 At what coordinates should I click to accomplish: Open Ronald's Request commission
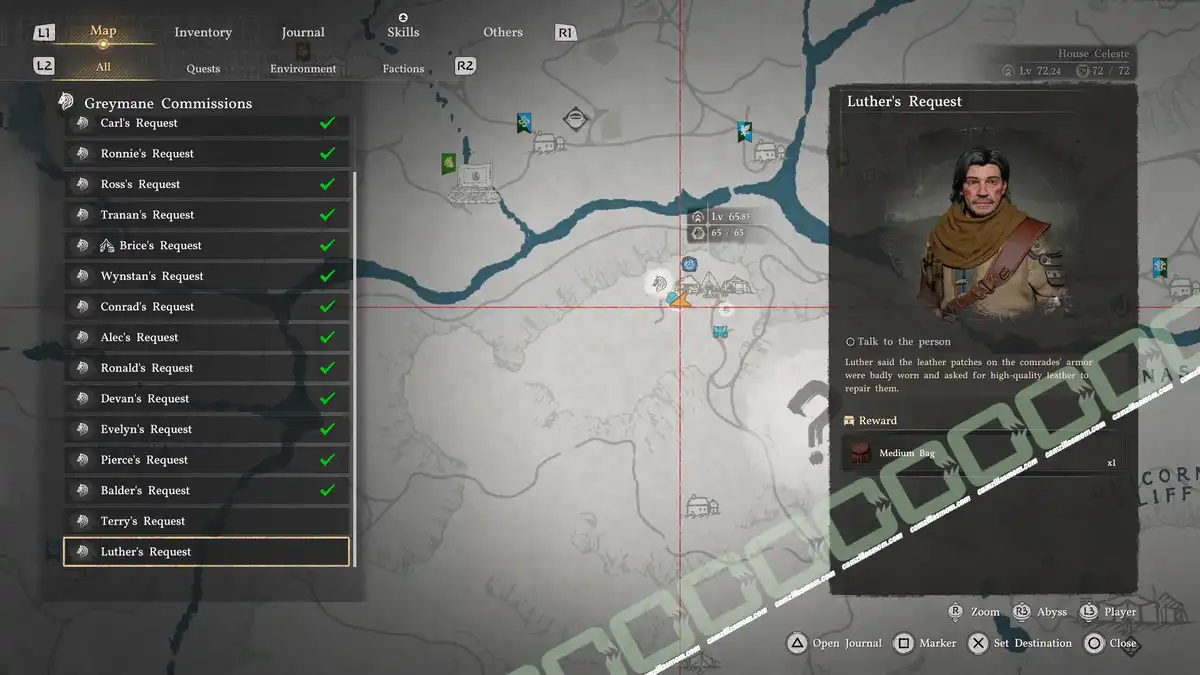click(x=206, y=368)
